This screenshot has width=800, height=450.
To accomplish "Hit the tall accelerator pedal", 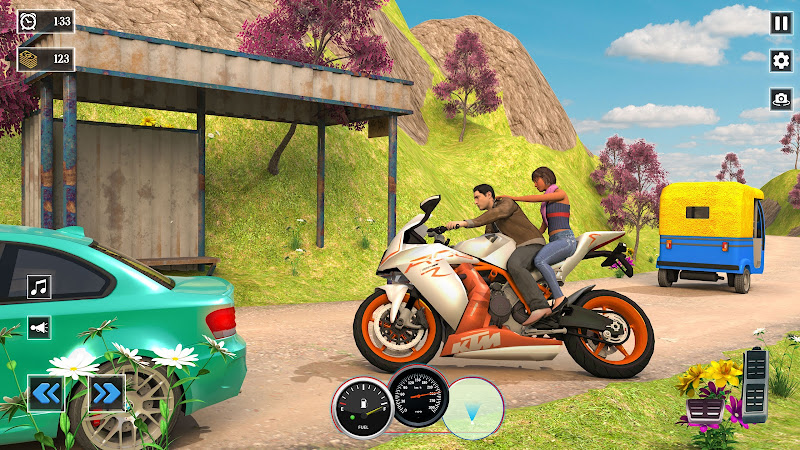I will [758, 385].
